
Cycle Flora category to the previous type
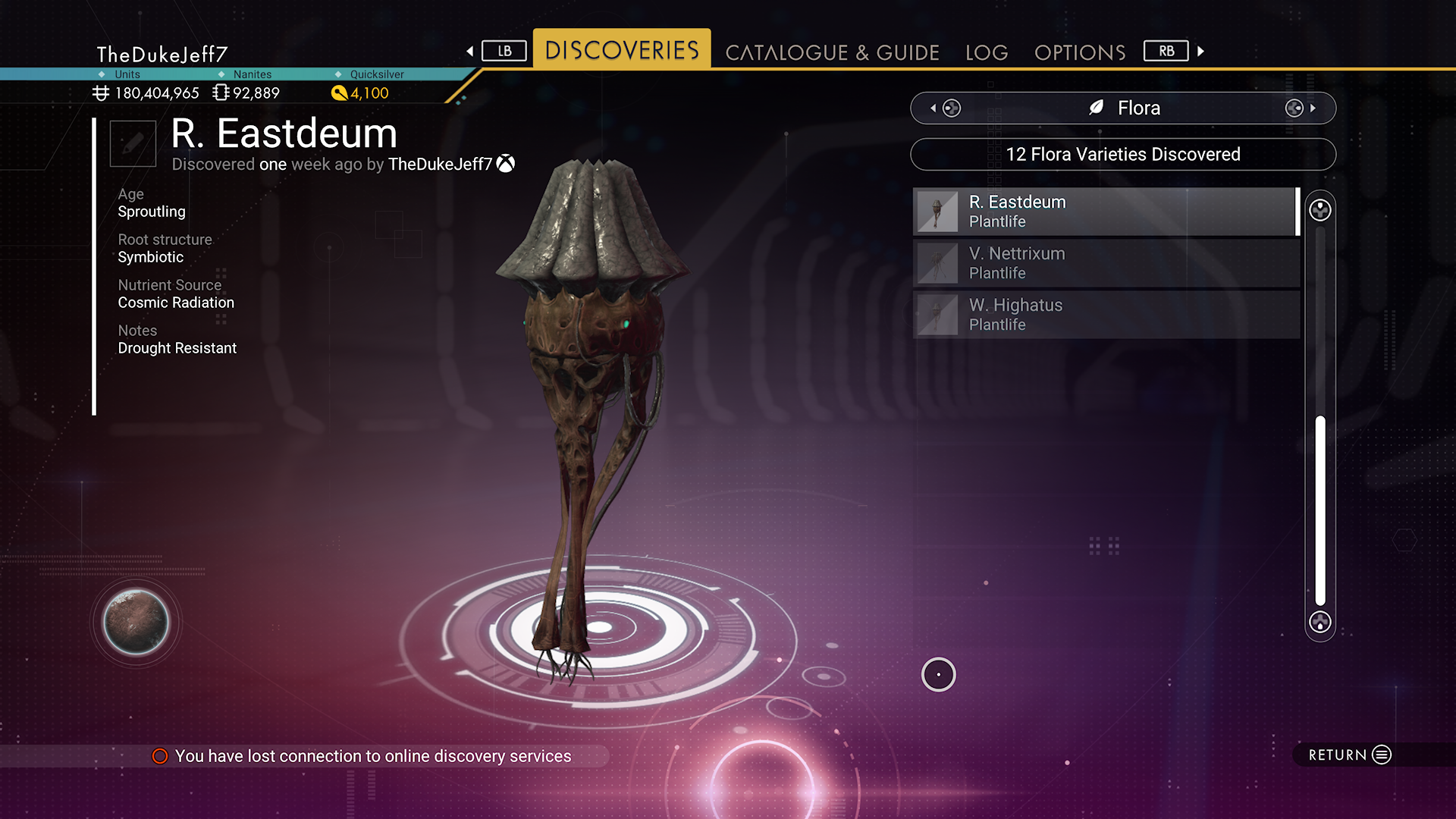coord(945,108)
